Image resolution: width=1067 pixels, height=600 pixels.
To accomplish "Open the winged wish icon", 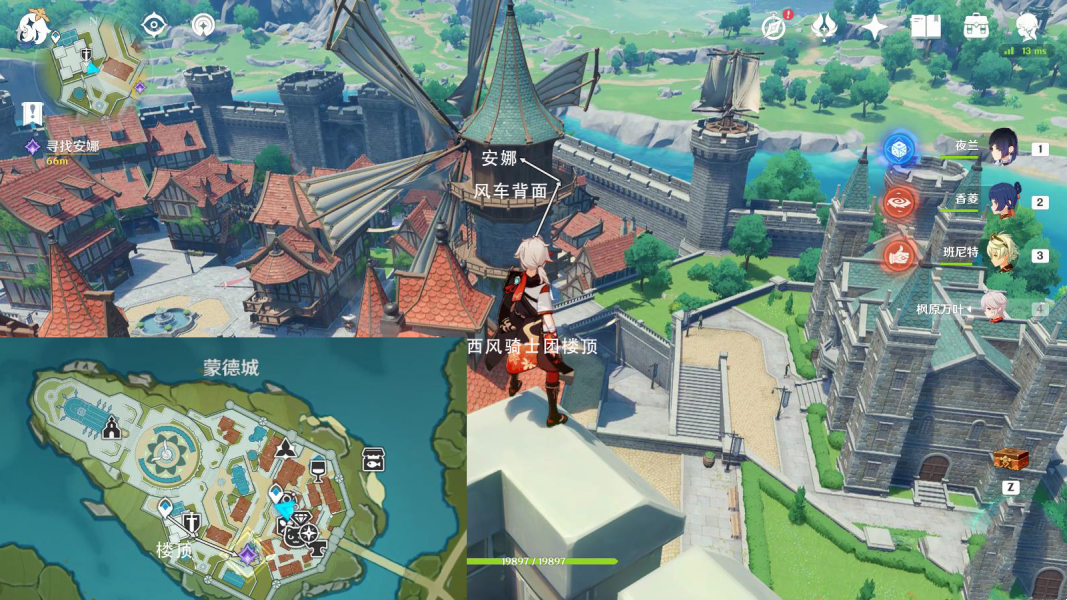I will (824, 27).
